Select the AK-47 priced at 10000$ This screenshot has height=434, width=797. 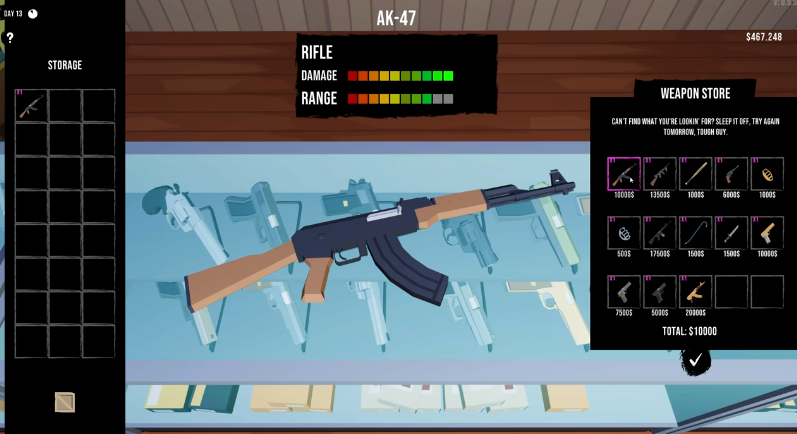click(x=624, y=174)
